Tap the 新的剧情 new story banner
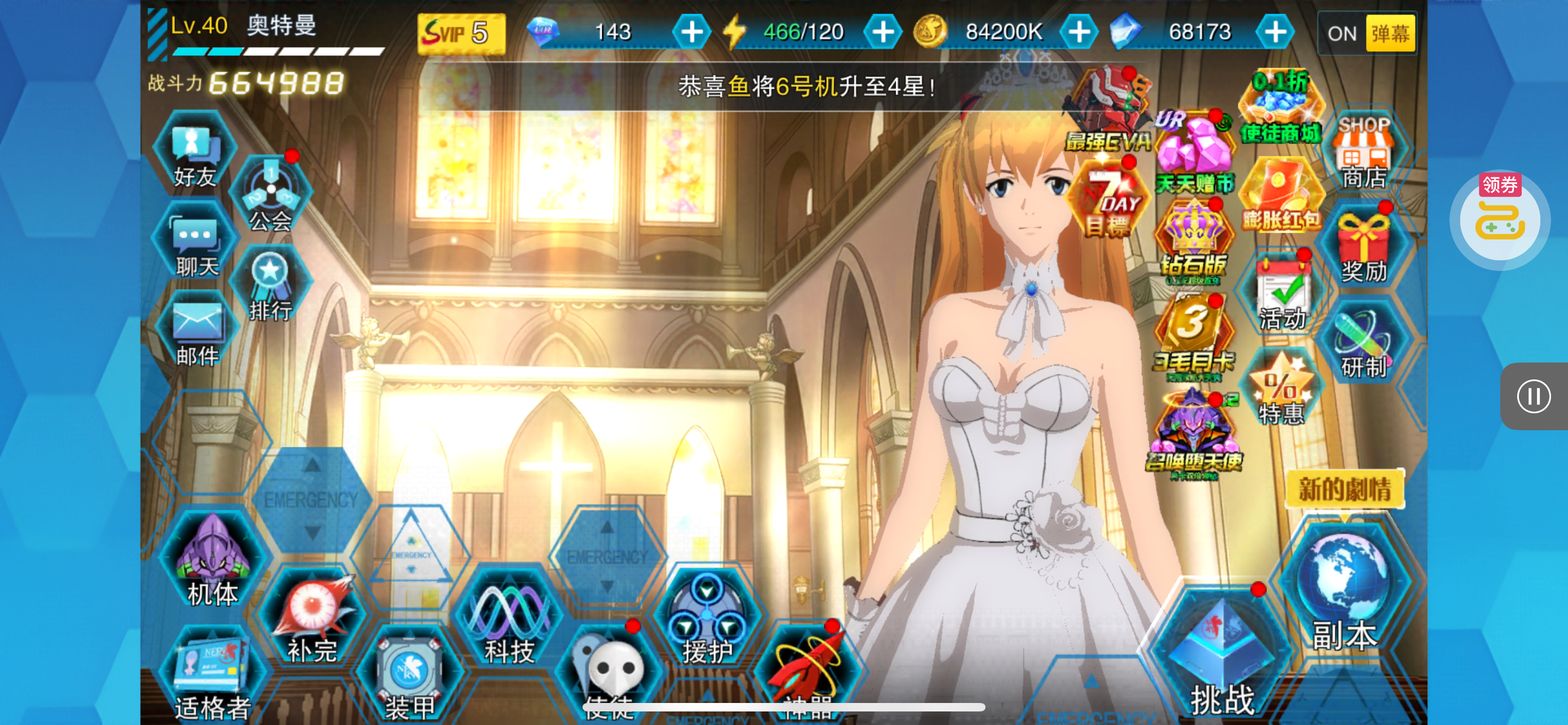 coord(1344,488)
